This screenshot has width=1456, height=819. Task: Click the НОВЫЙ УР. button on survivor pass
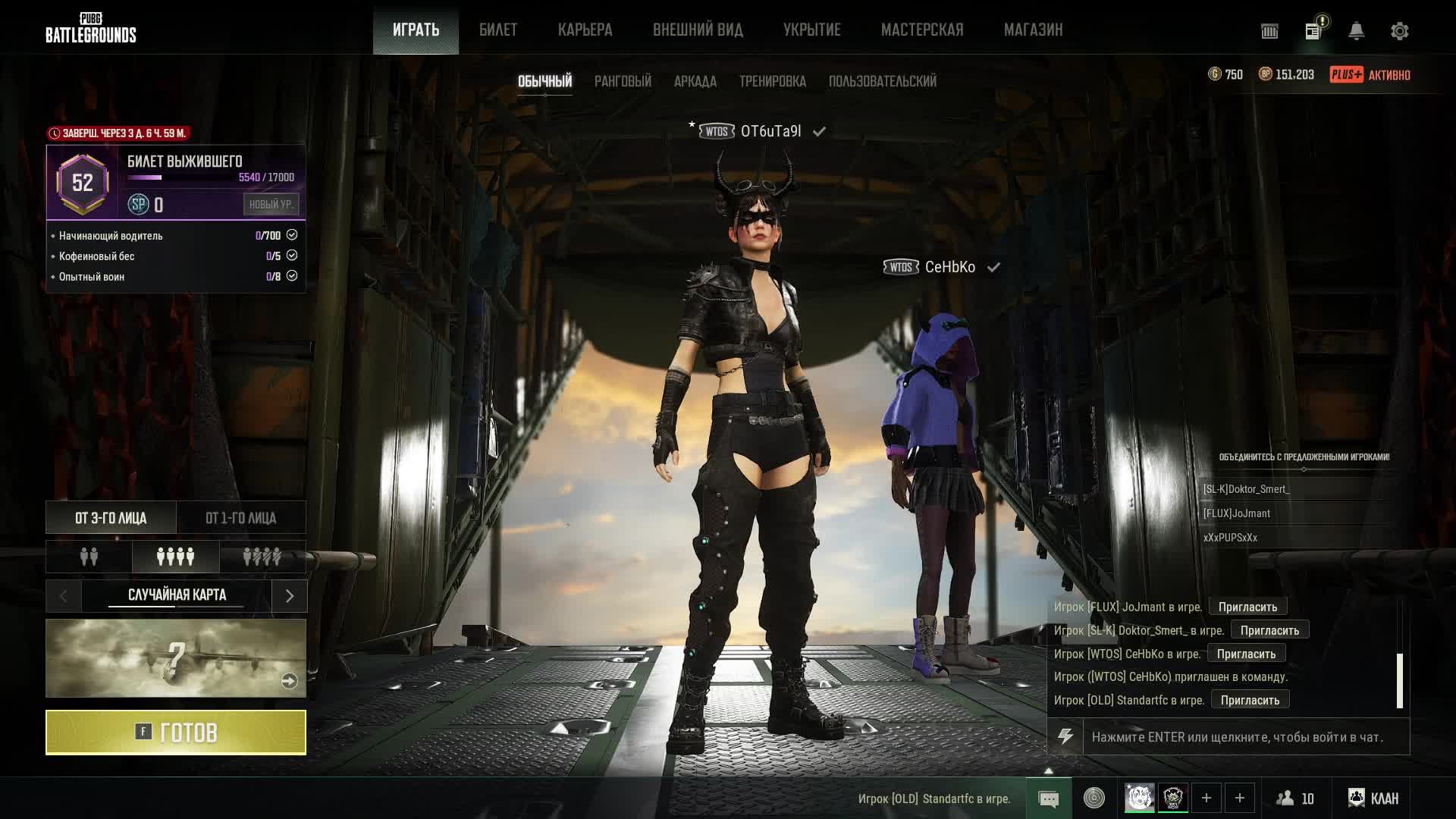click(271, 204)
